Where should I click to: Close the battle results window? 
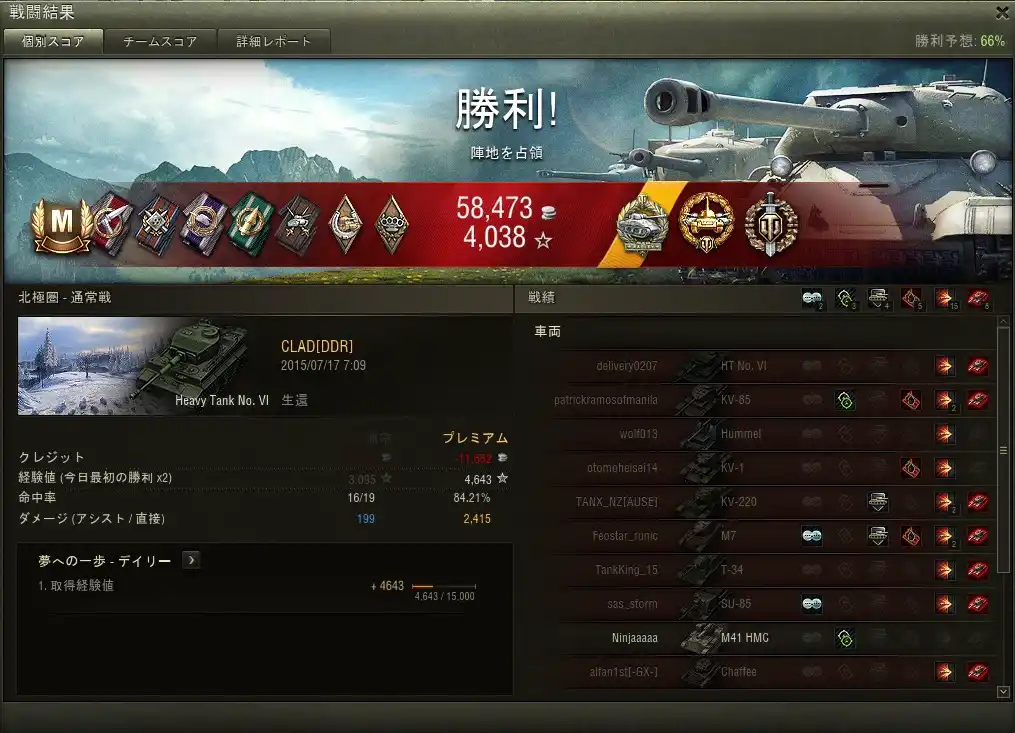coord(1002,13)
